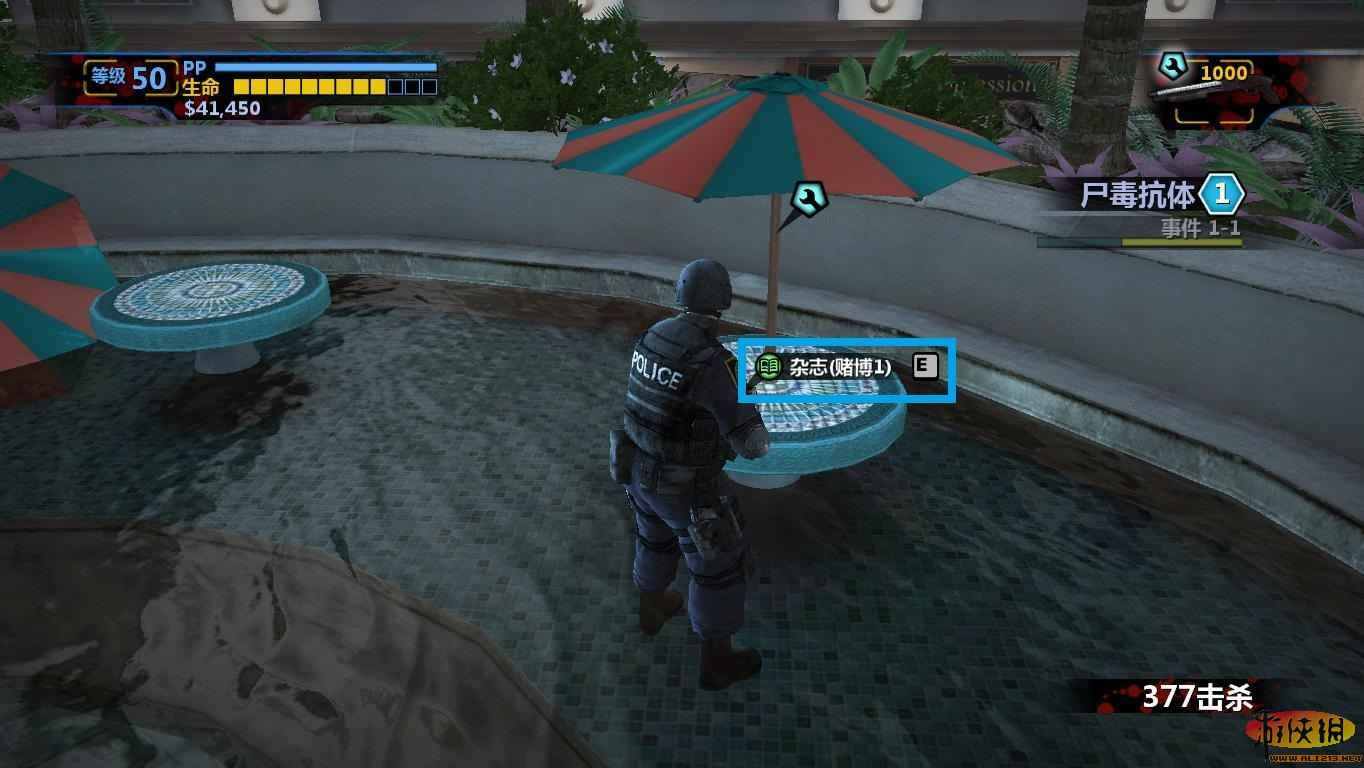1364x768 pixels.
Task: Open the 尸毒抗体 mission tracker
Action: click(x=1140, y=195)
